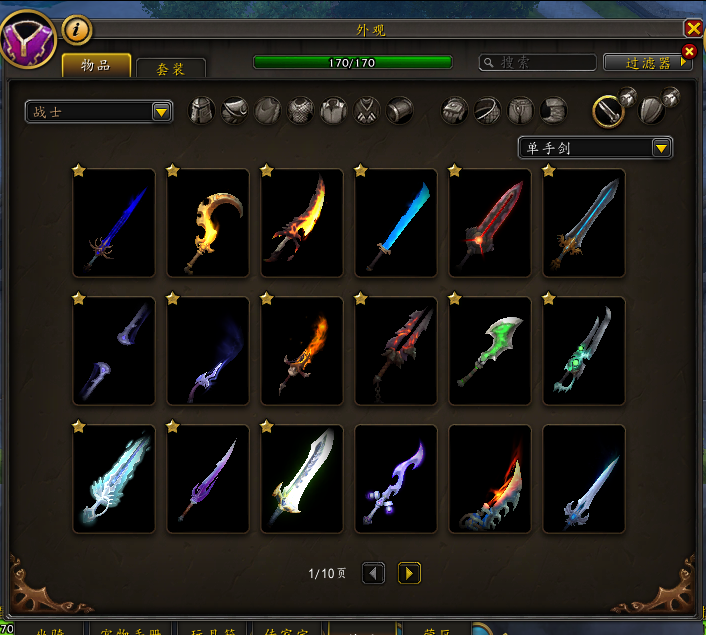This screenshot has height=635, width=706.
Task: Choose the white broad-bladed sword with gold hilt
Action: (x=302, y=479)
